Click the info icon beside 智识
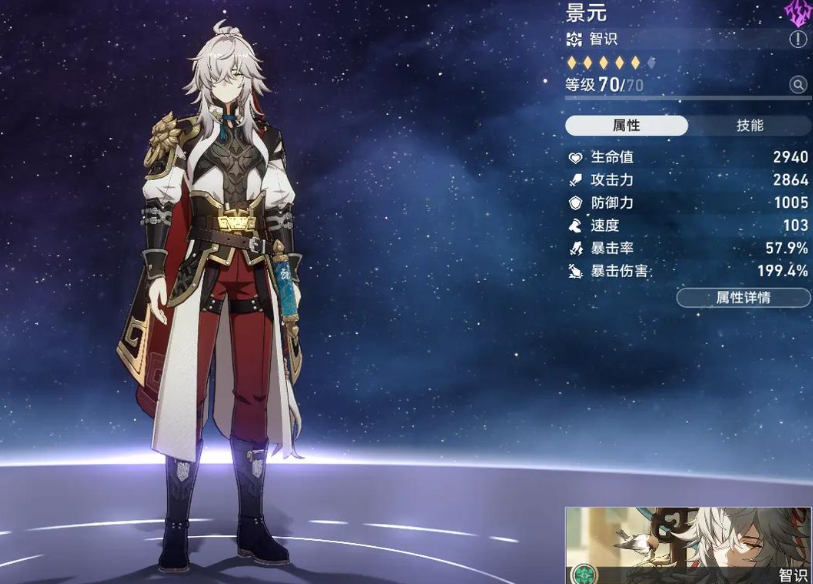This screenshot has width=813, height=584. pos(798,39)
